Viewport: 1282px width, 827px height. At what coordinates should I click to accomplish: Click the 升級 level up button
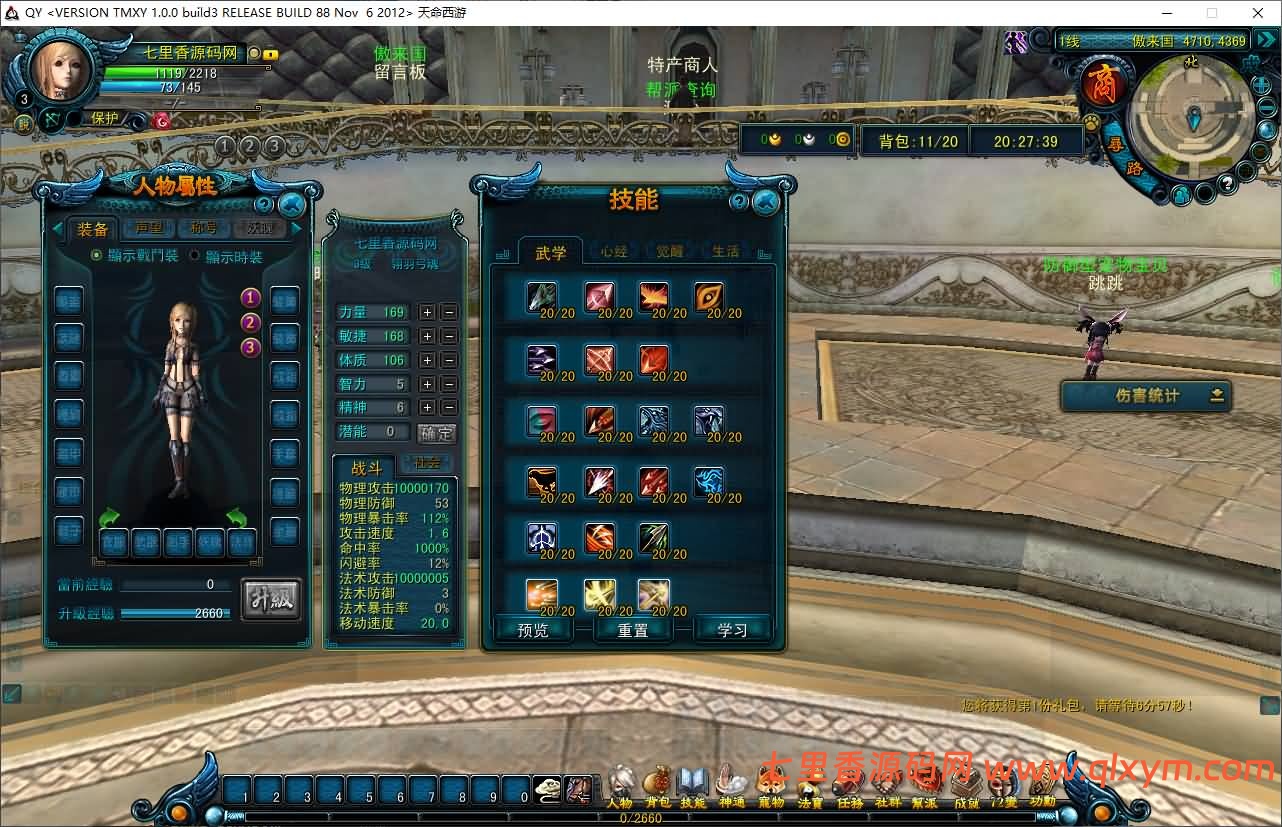[x=271, y=599]
